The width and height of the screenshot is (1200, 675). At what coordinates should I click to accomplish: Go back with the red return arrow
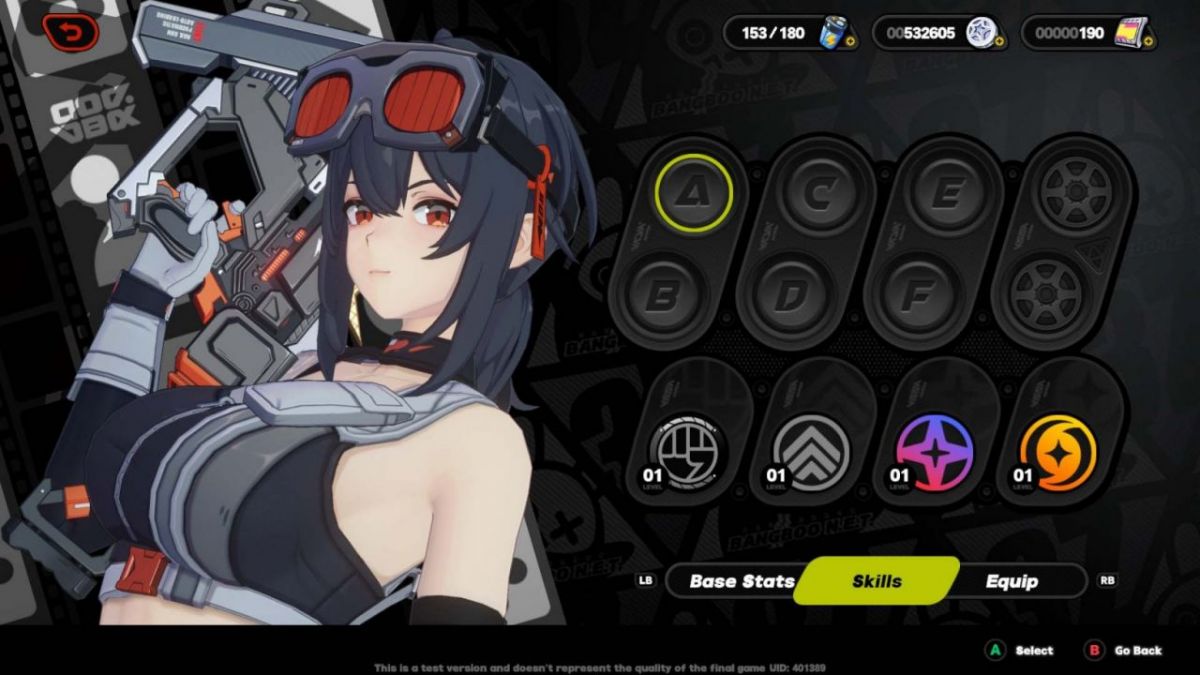70,32
